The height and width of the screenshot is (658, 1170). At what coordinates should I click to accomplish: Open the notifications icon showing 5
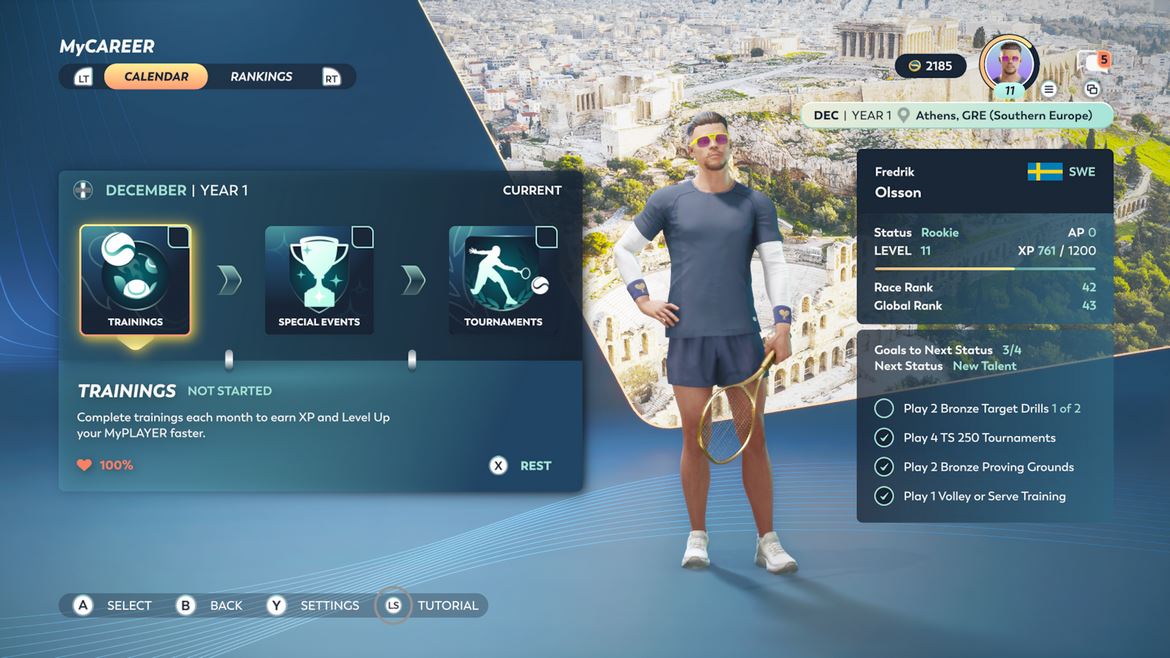[1094, 62]
